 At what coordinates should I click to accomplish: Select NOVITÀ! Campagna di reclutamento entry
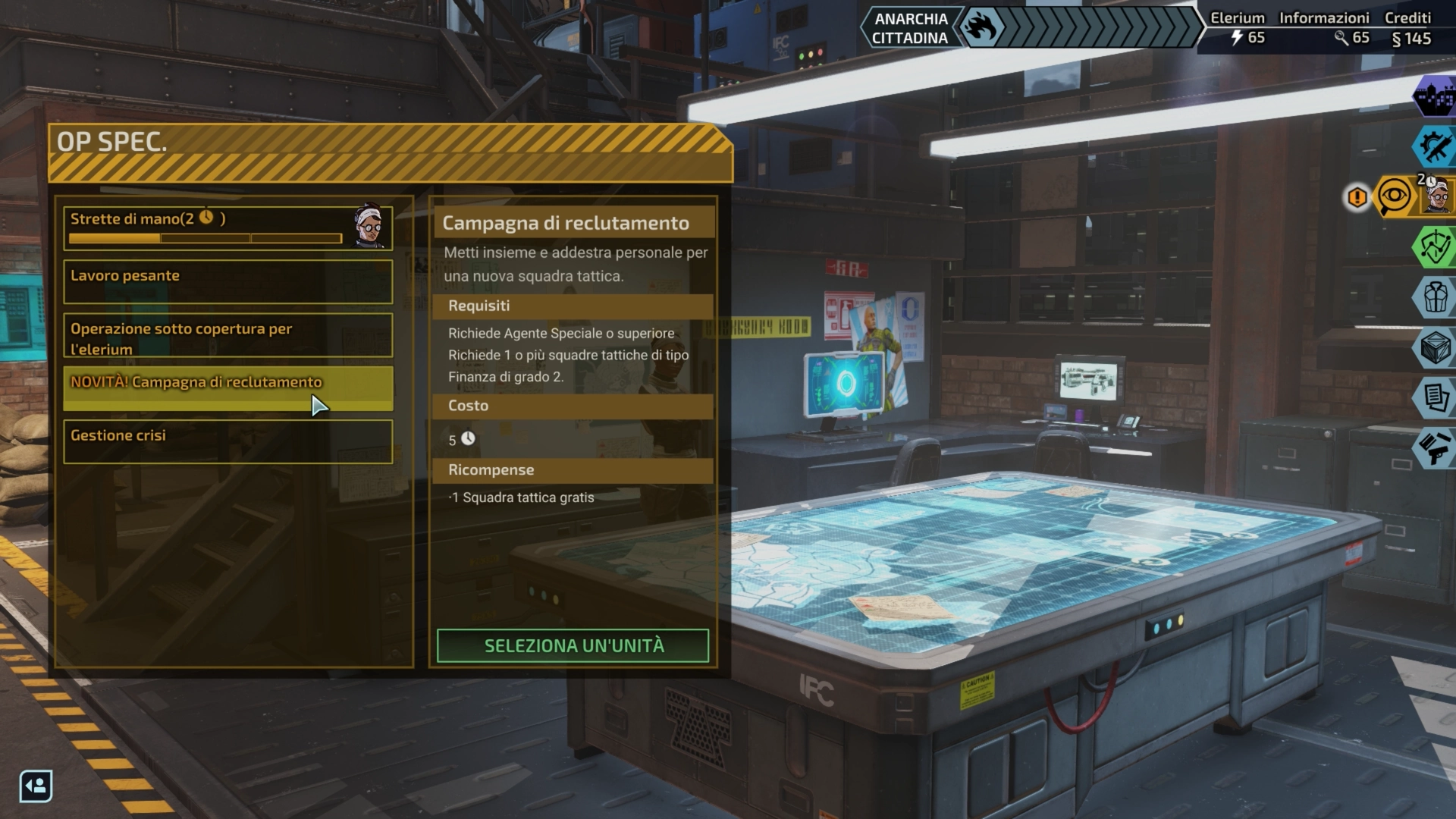(227, 388)
